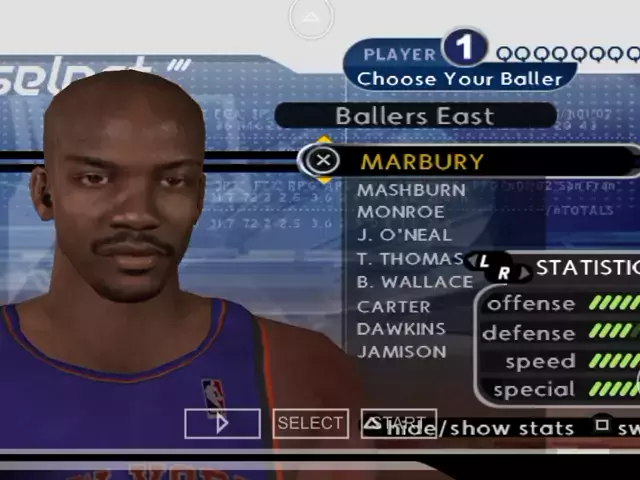Choose Mashburn from the roster
The image size is (640, 480).
(410, 189)
